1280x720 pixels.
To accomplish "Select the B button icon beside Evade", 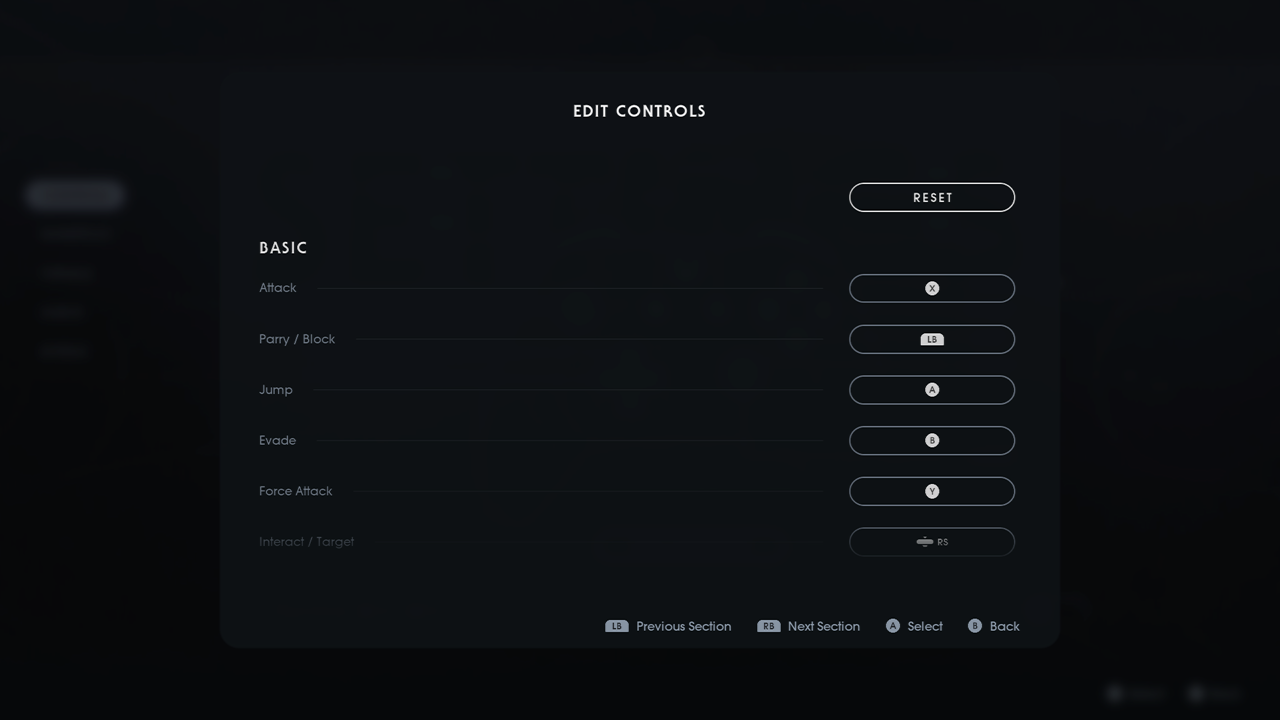I will (931, 440).
